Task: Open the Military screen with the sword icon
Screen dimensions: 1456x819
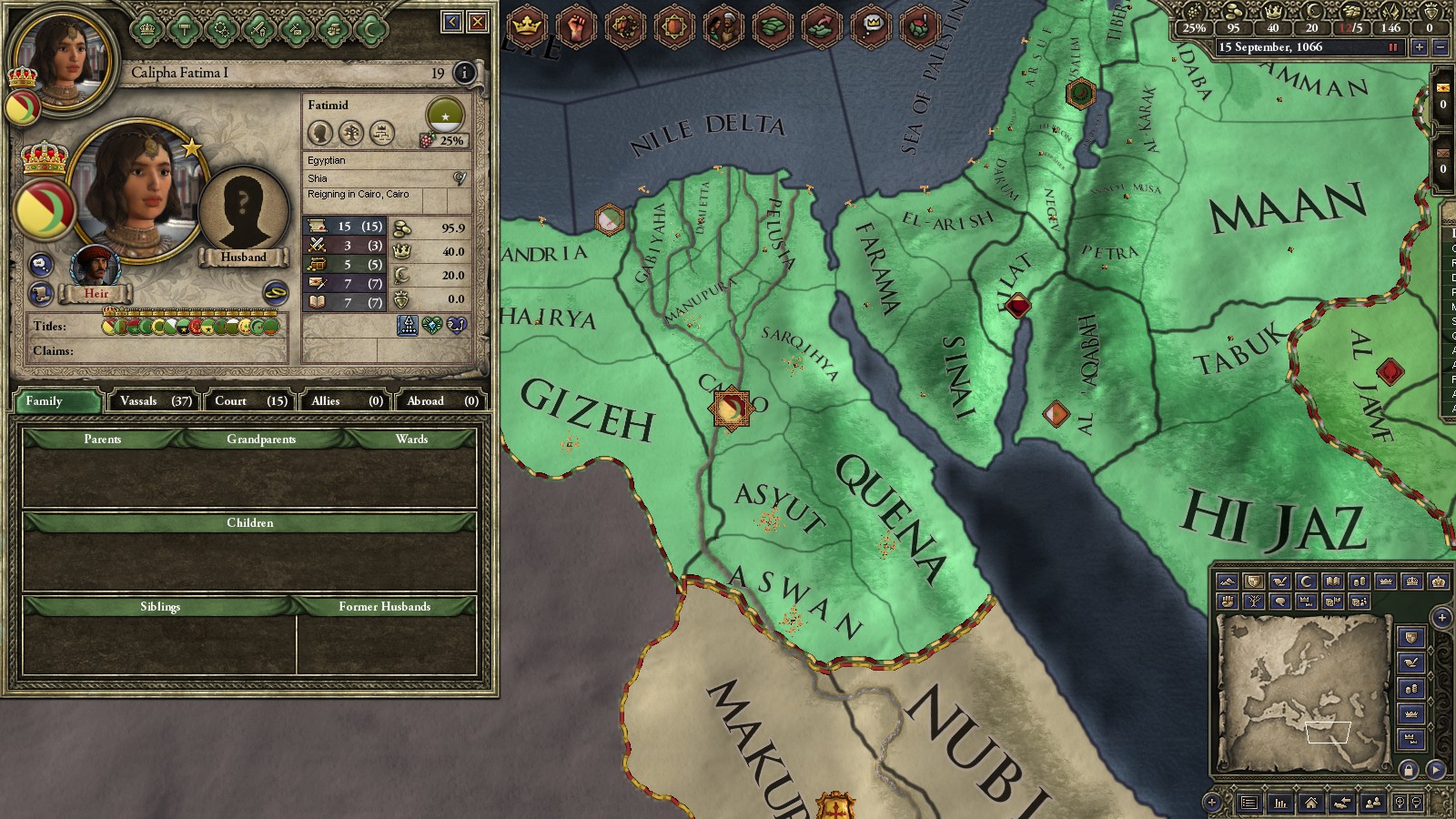Action: coord(258,30)
